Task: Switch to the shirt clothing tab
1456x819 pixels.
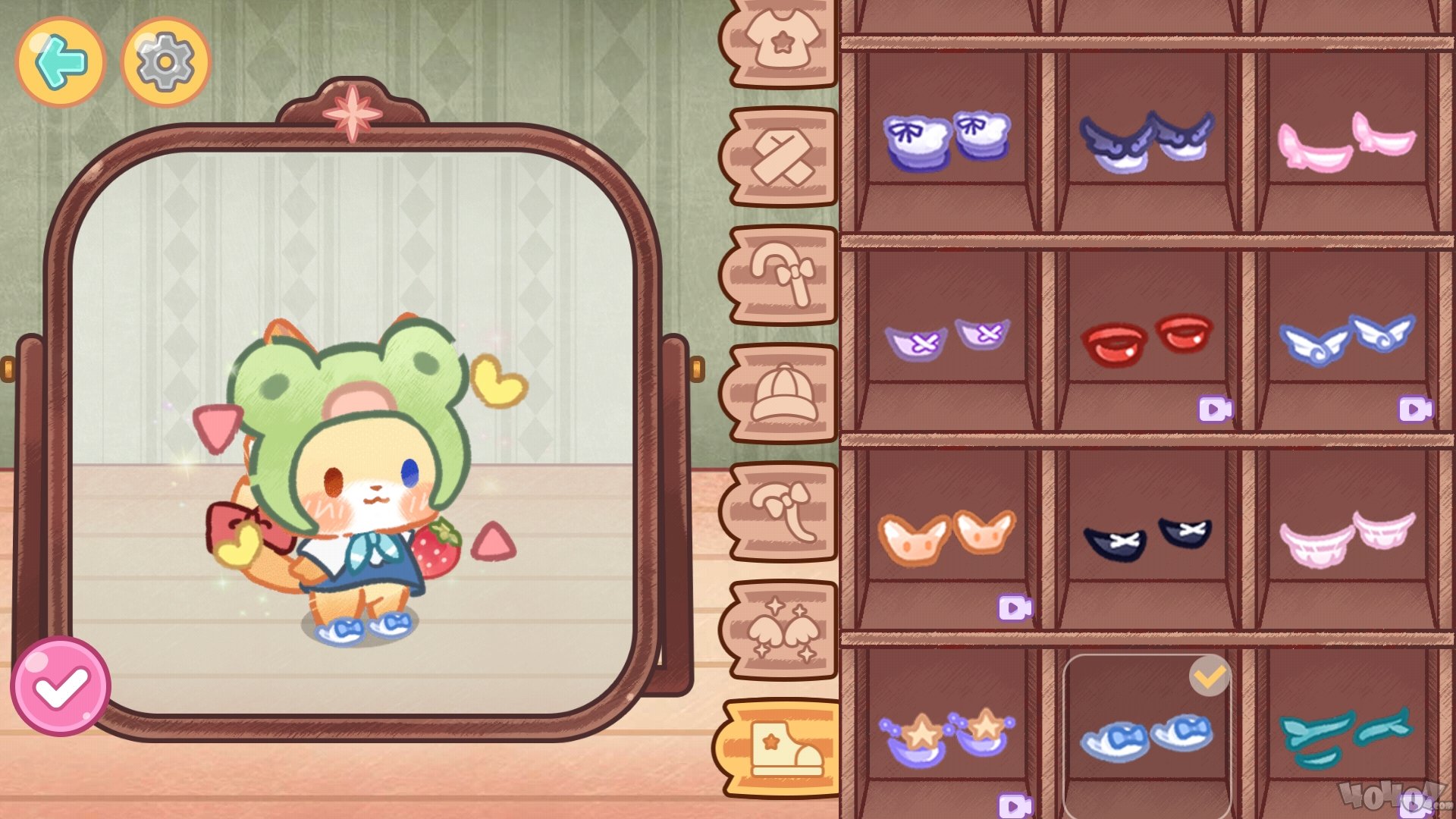Action: 781,42
